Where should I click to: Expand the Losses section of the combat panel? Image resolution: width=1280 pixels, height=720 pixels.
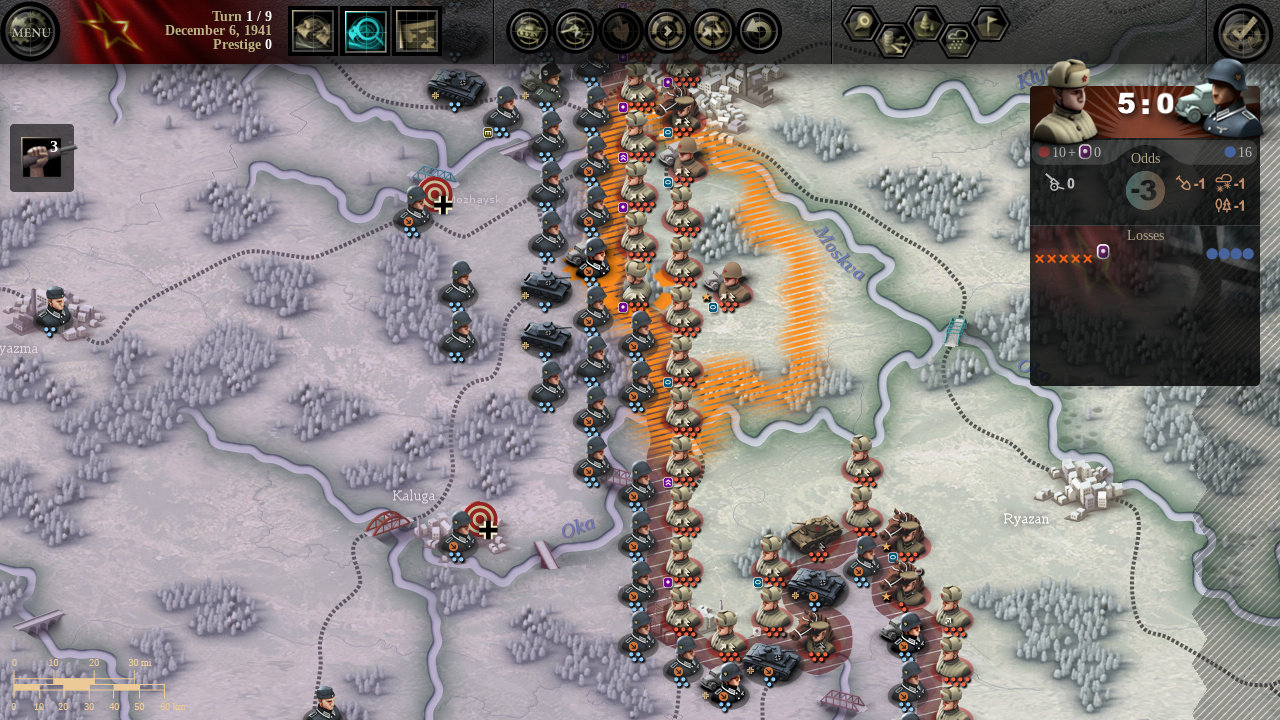click(x=1144, y=235)
